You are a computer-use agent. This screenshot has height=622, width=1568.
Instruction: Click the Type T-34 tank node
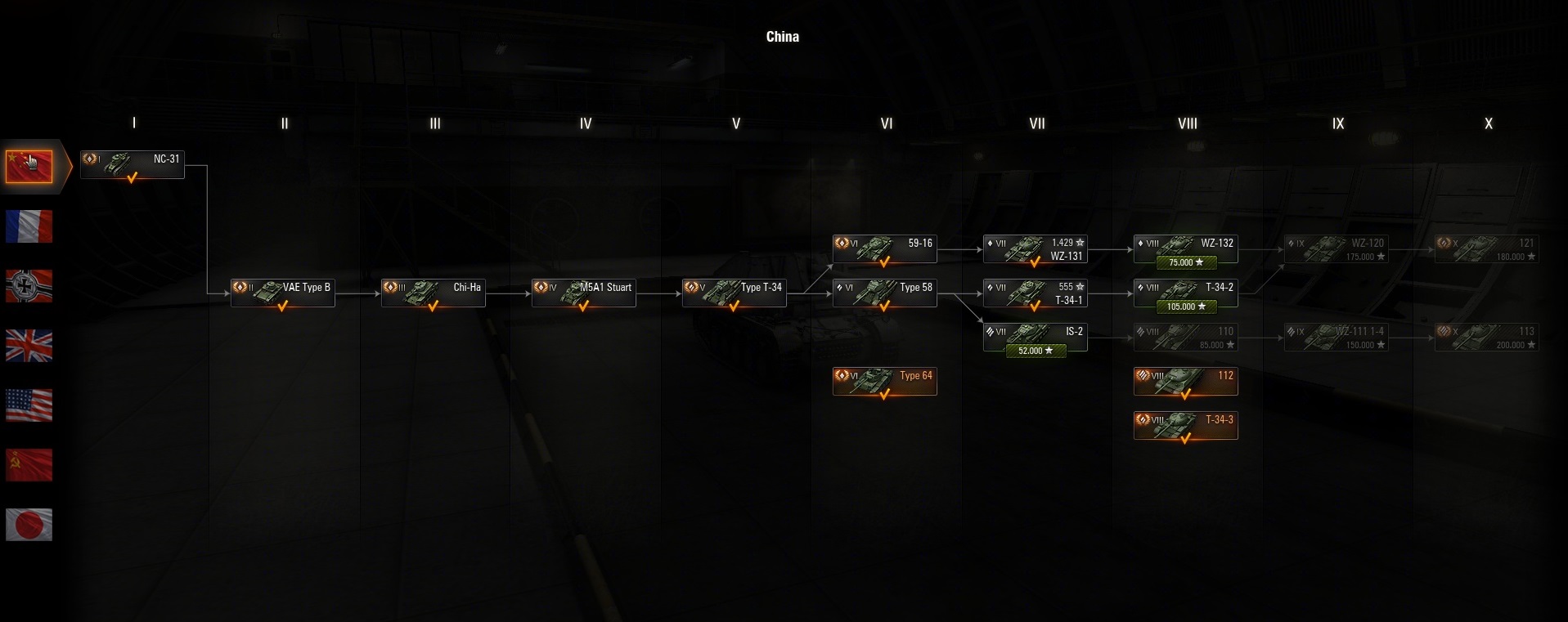pos(735,293)
